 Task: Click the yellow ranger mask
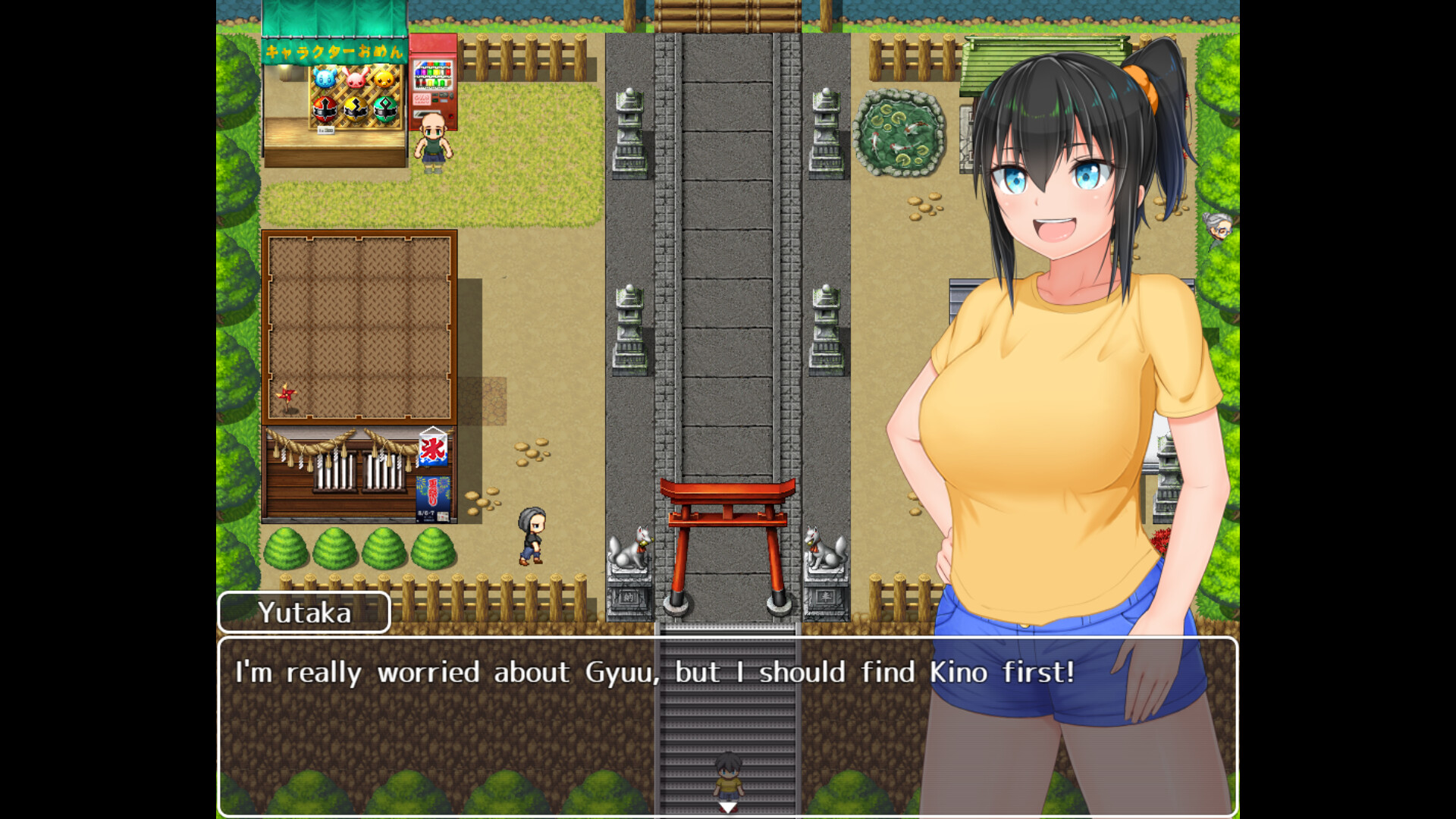click(356, 109)
